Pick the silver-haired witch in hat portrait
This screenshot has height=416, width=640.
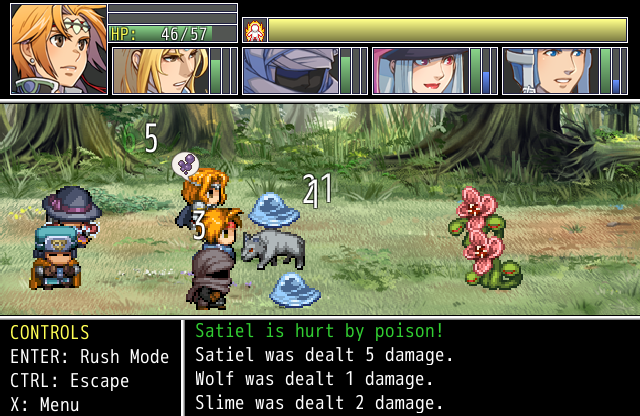[x=419, y=71]
